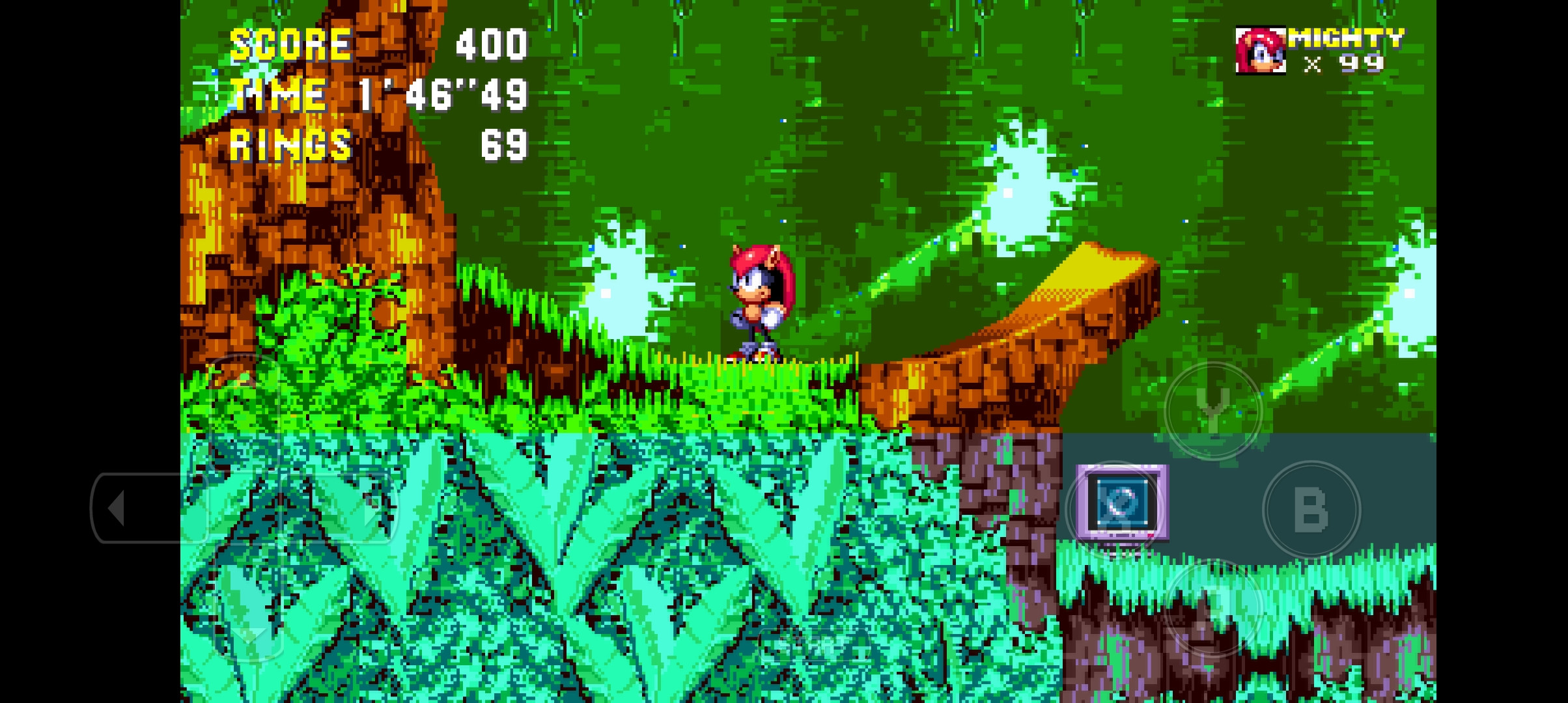Tap the MIGHTY name text at top right
The height and width of the screenshot is (703, 1568).
[1348, 39]
